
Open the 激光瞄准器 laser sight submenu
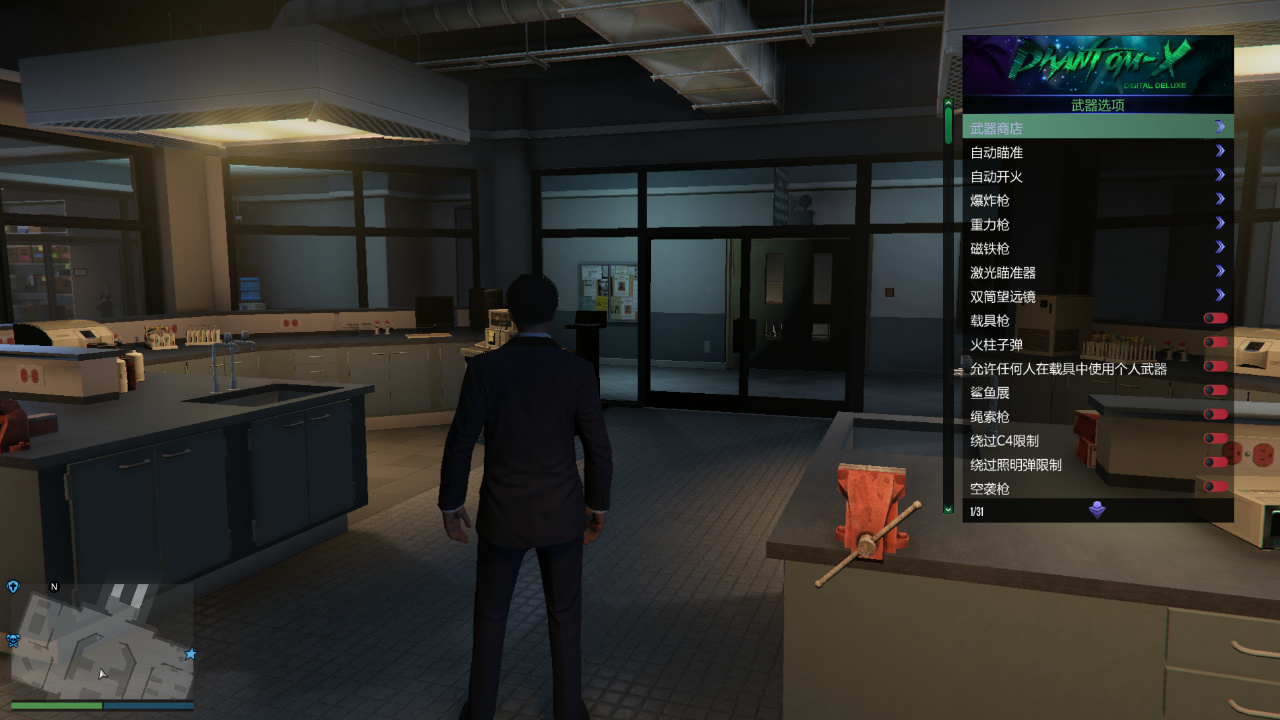point(1097,272)
